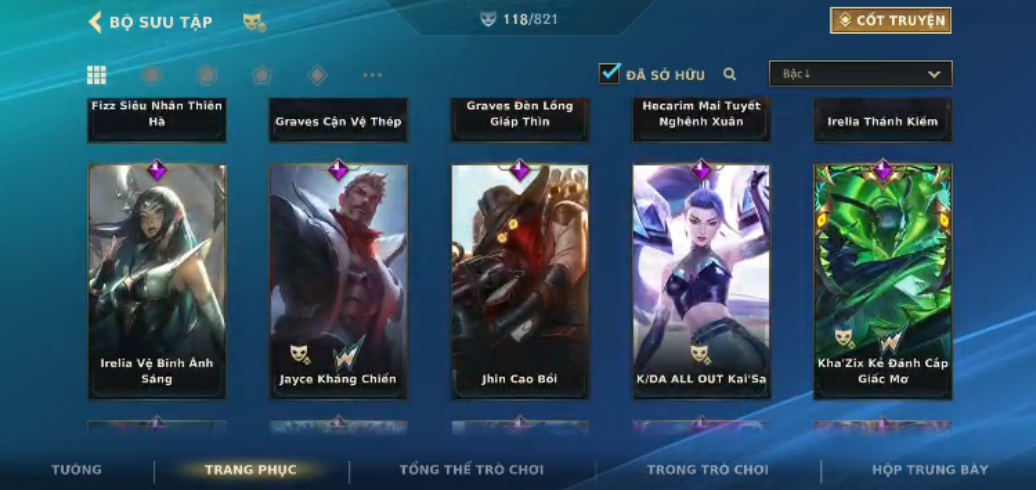Open the Cốt Truyện button
Screen dimensions: 1036x490
[890, 20]
